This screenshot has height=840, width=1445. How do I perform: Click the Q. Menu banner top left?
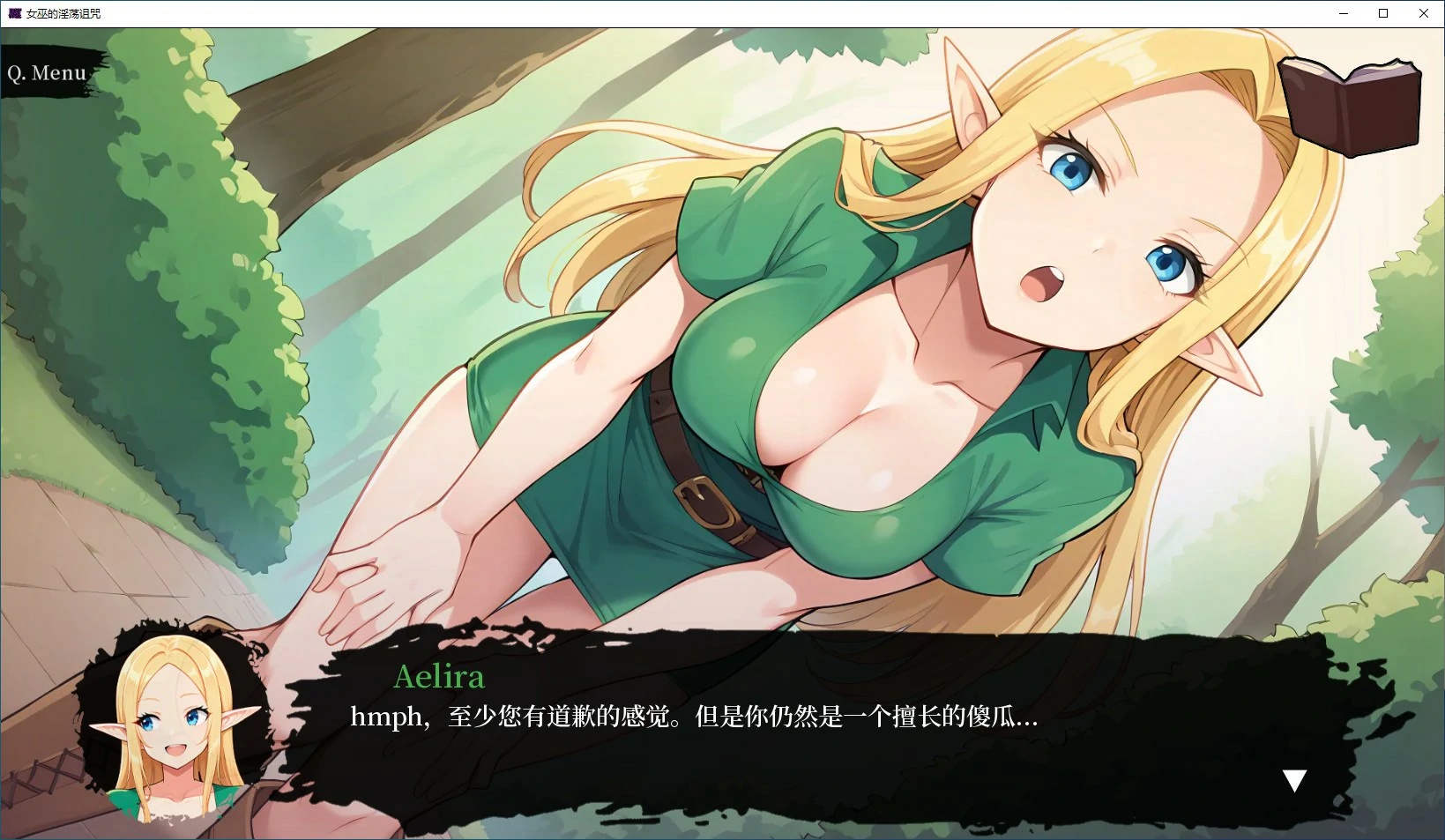[x=46, y=72]
